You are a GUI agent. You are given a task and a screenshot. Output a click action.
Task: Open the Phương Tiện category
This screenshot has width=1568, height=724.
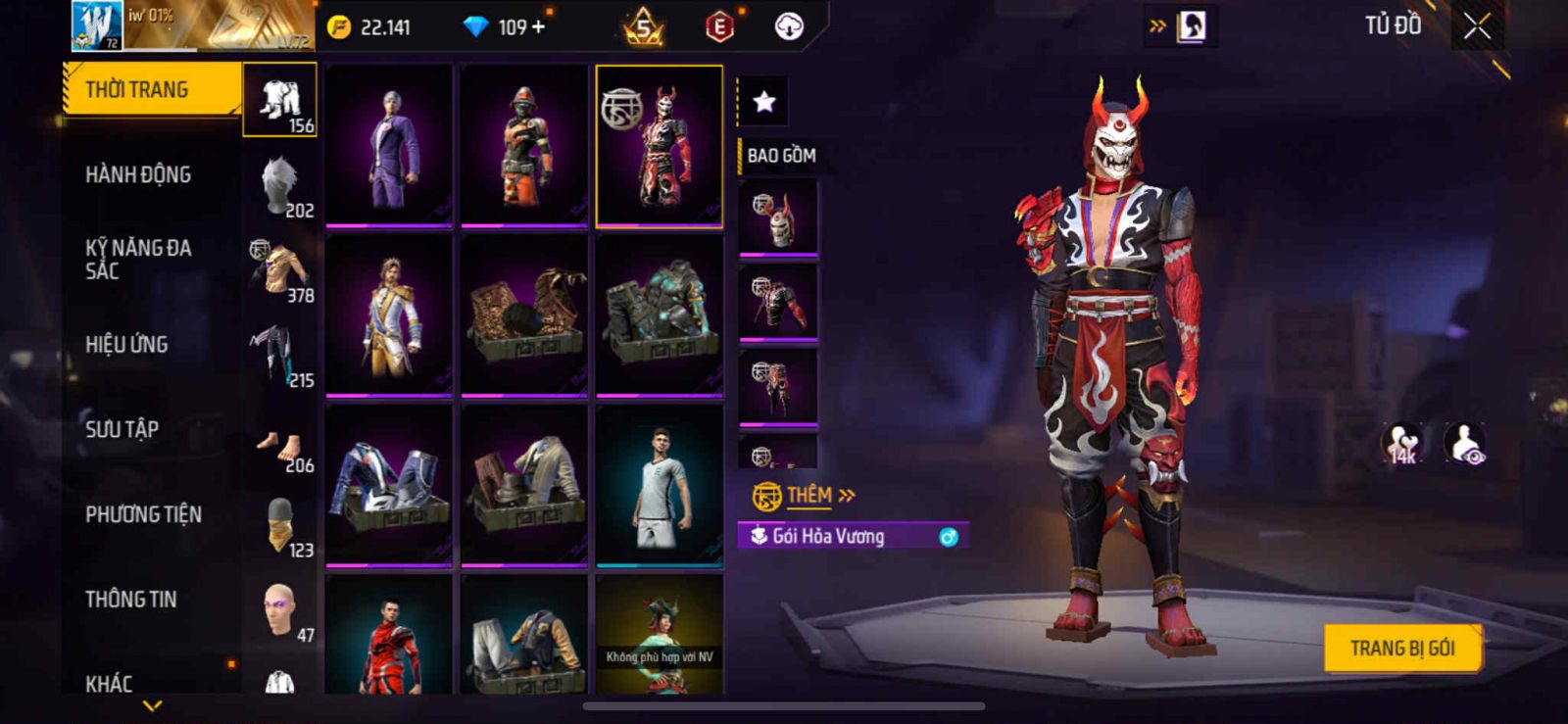(x=143, y=514)
